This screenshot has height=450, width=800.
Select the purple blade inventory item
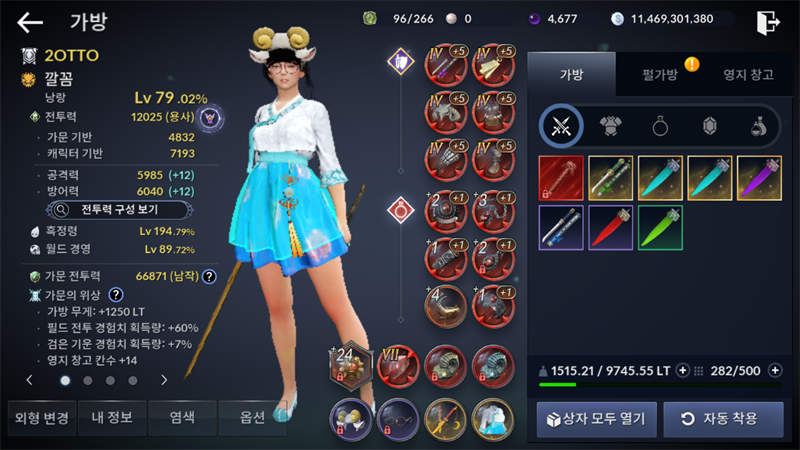pyautogui.click(x=760, y=177)
